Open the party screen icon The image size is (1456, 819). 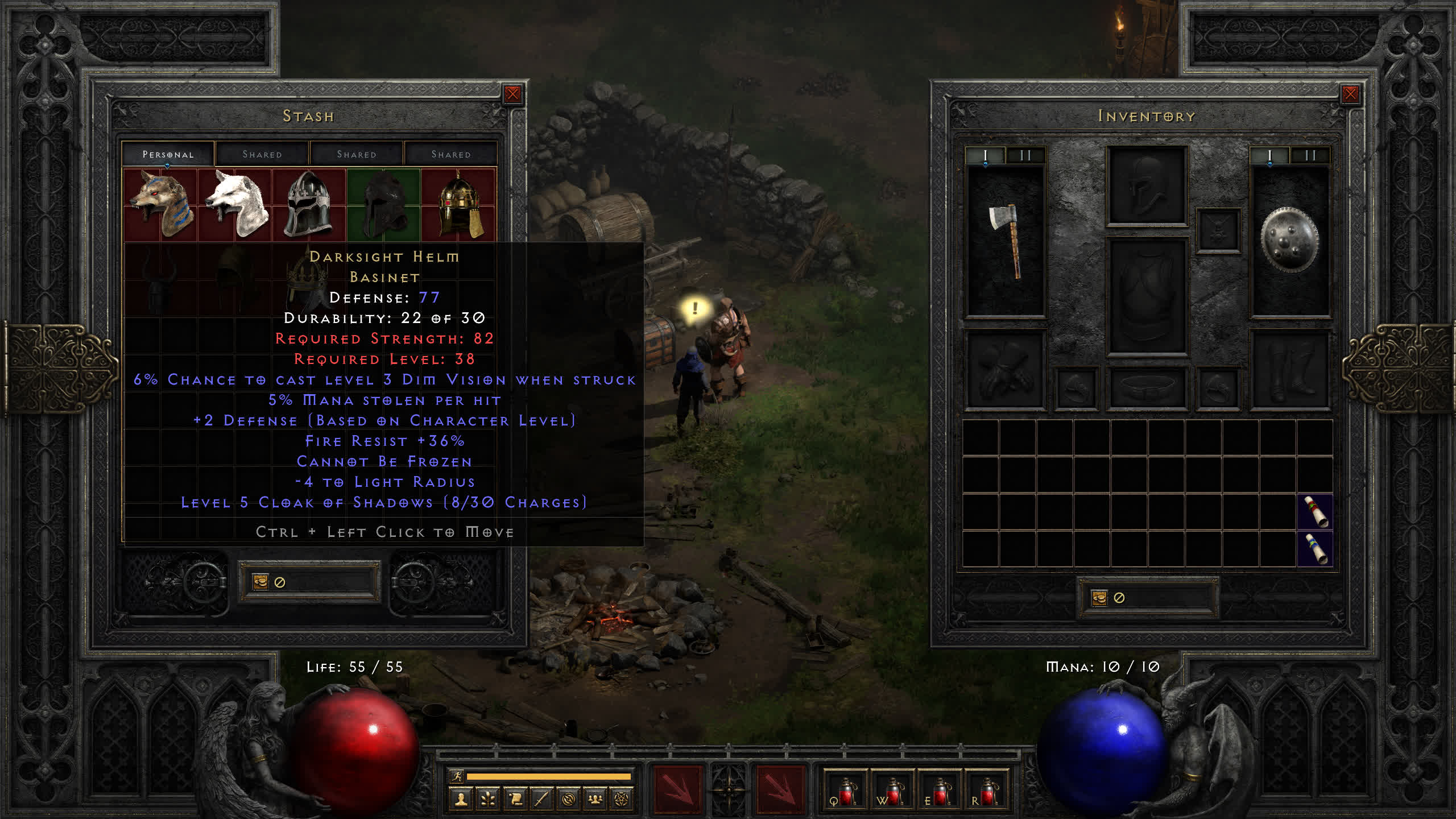click(595, 799)
